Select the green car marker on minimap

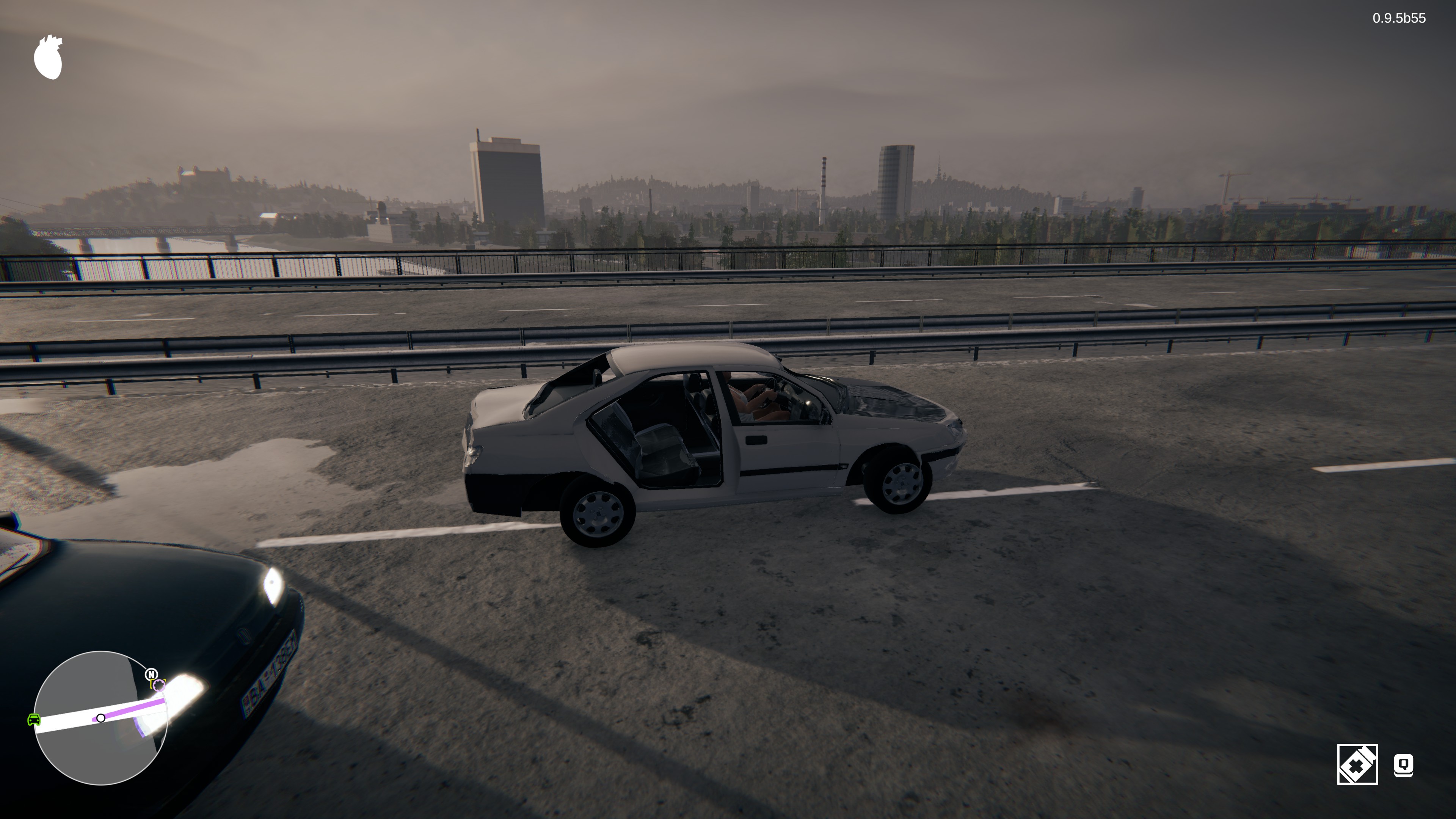34,720
